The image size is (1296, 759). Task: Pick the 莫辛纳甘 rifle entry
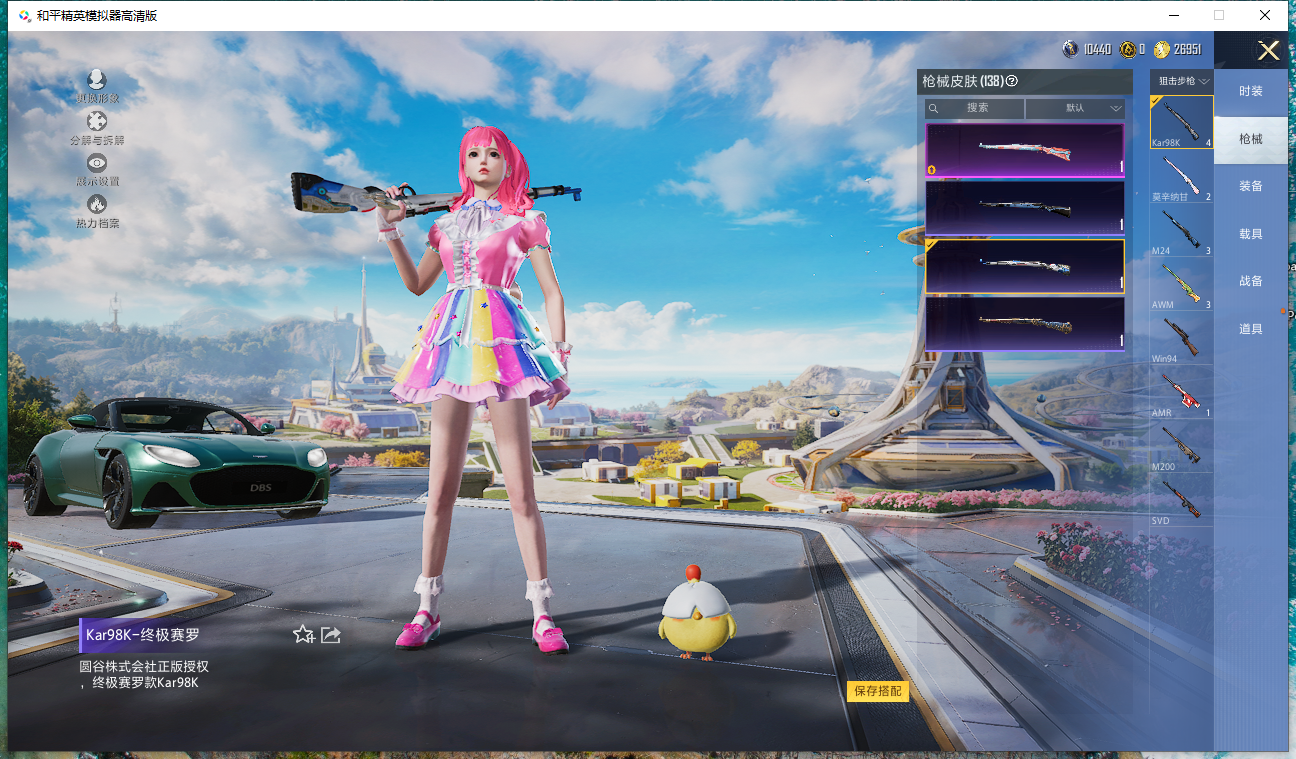(1181, 178)
